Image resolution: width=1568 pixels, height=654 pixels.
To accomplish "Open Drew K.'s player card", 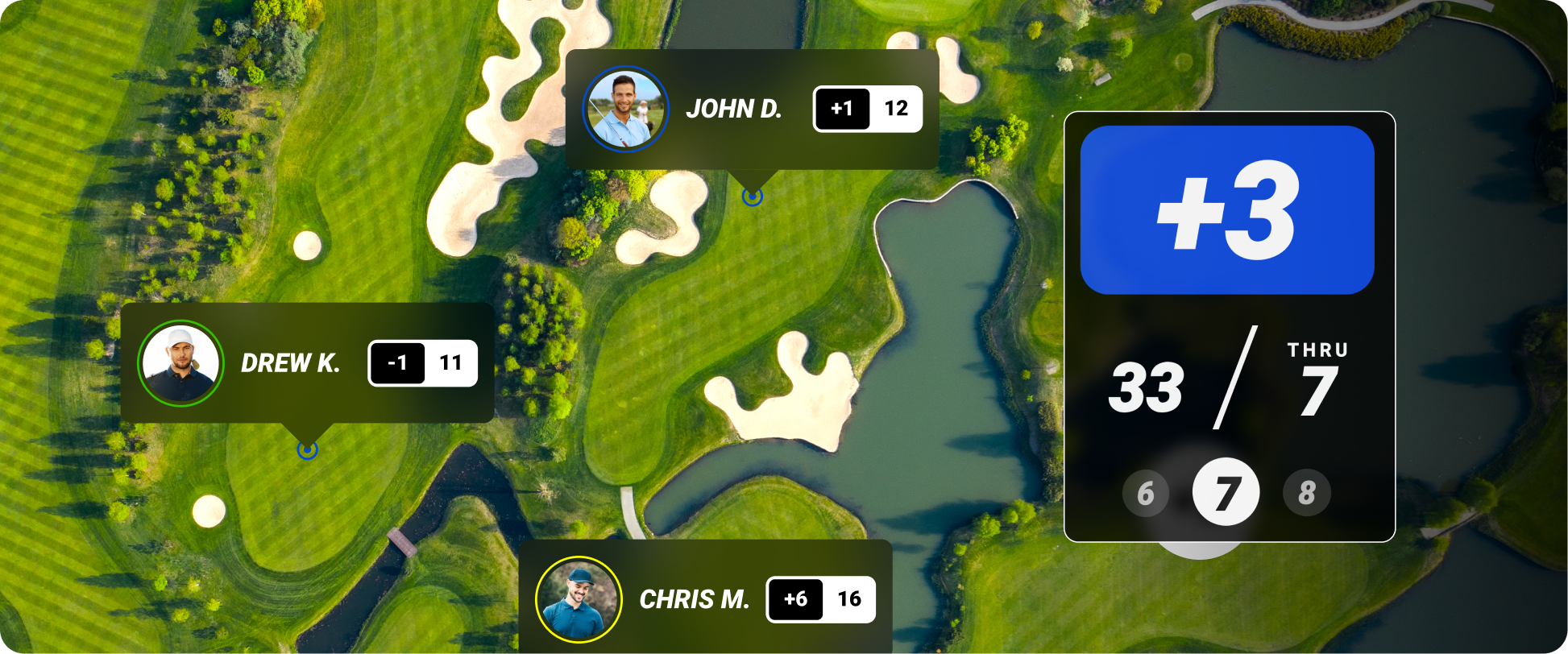I will pos(290,363).
